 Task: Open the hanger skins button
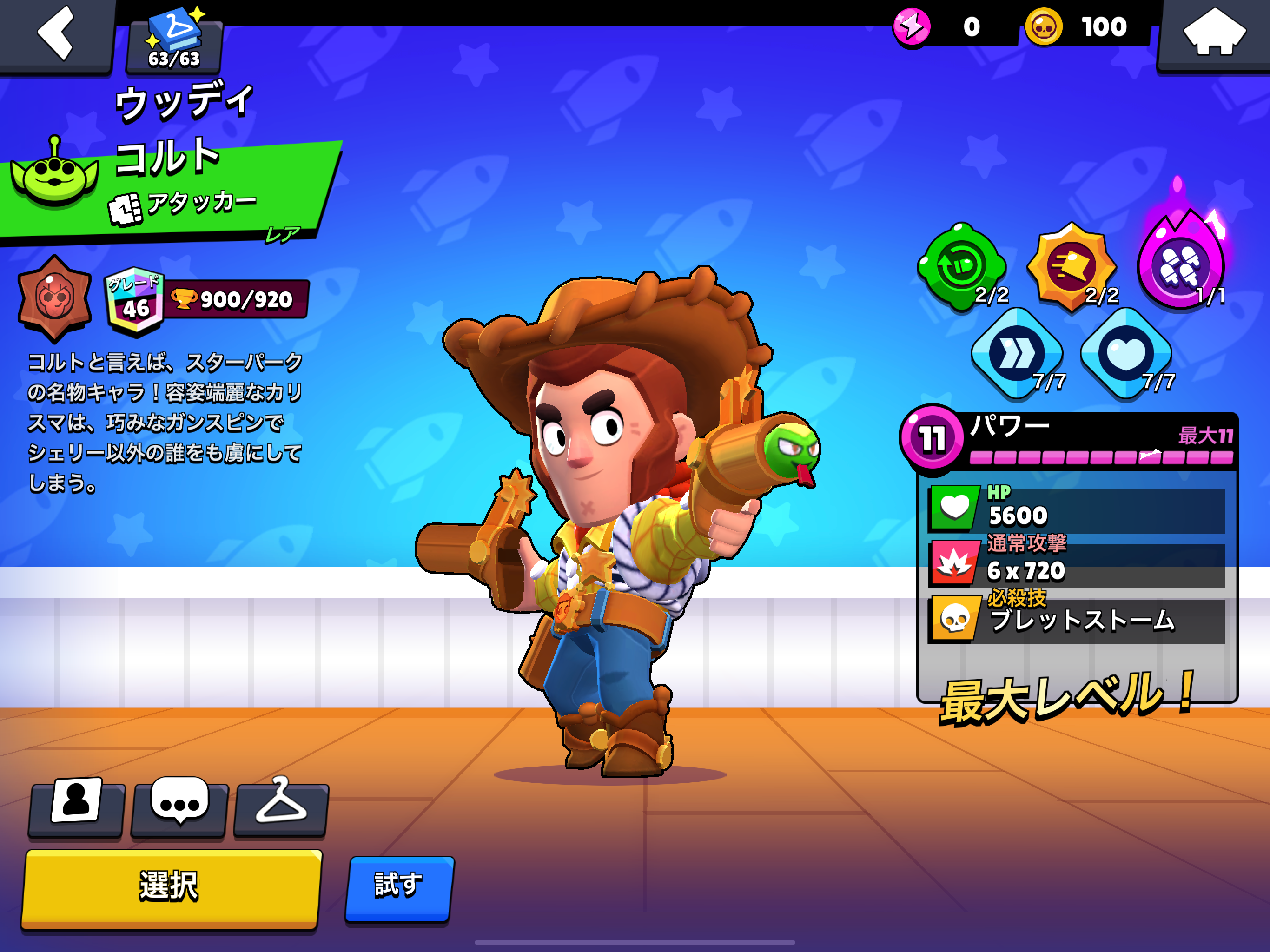[281, 805]
